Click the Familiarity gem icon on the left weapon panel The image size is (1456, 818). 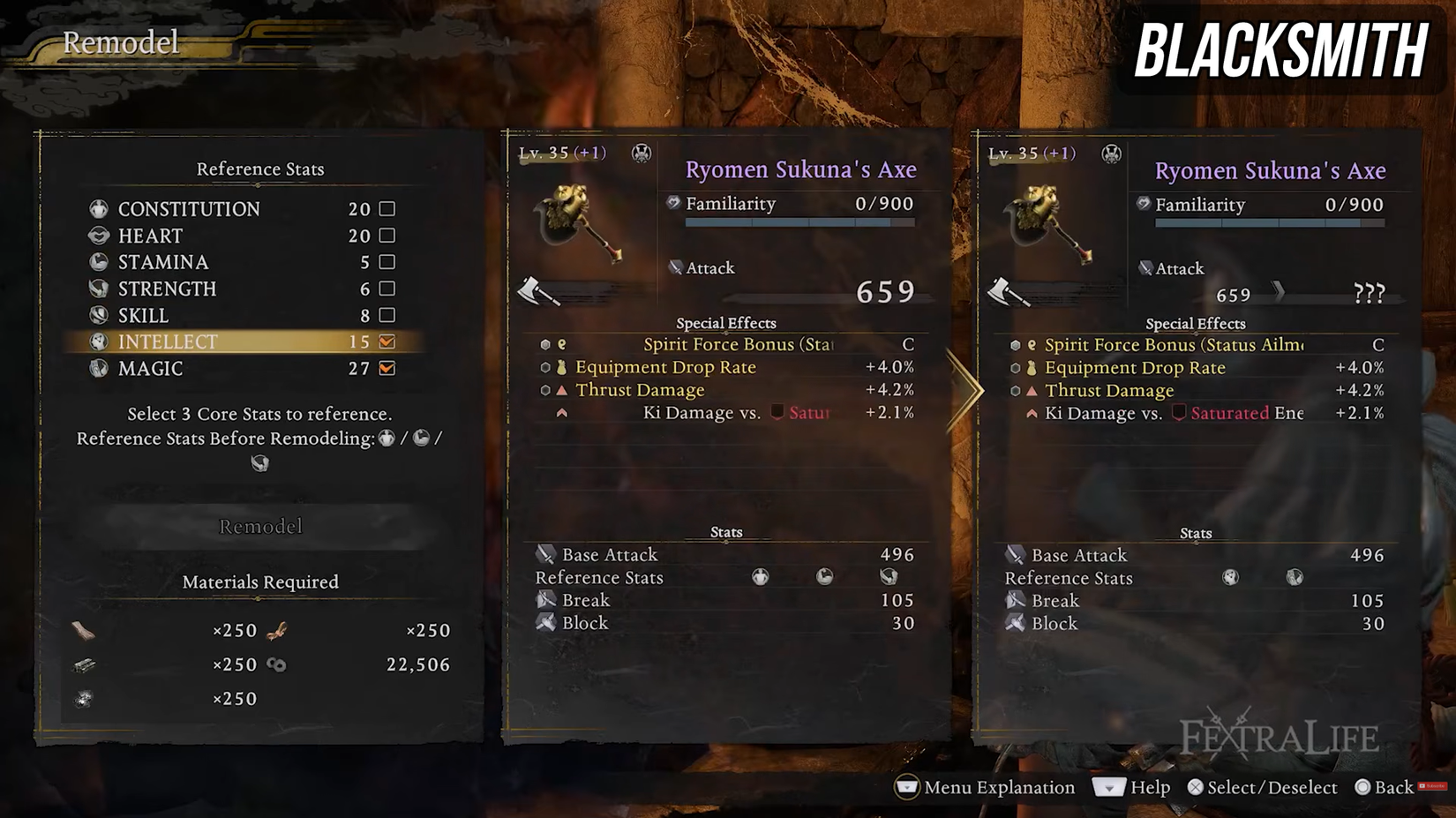coord(673,204)
